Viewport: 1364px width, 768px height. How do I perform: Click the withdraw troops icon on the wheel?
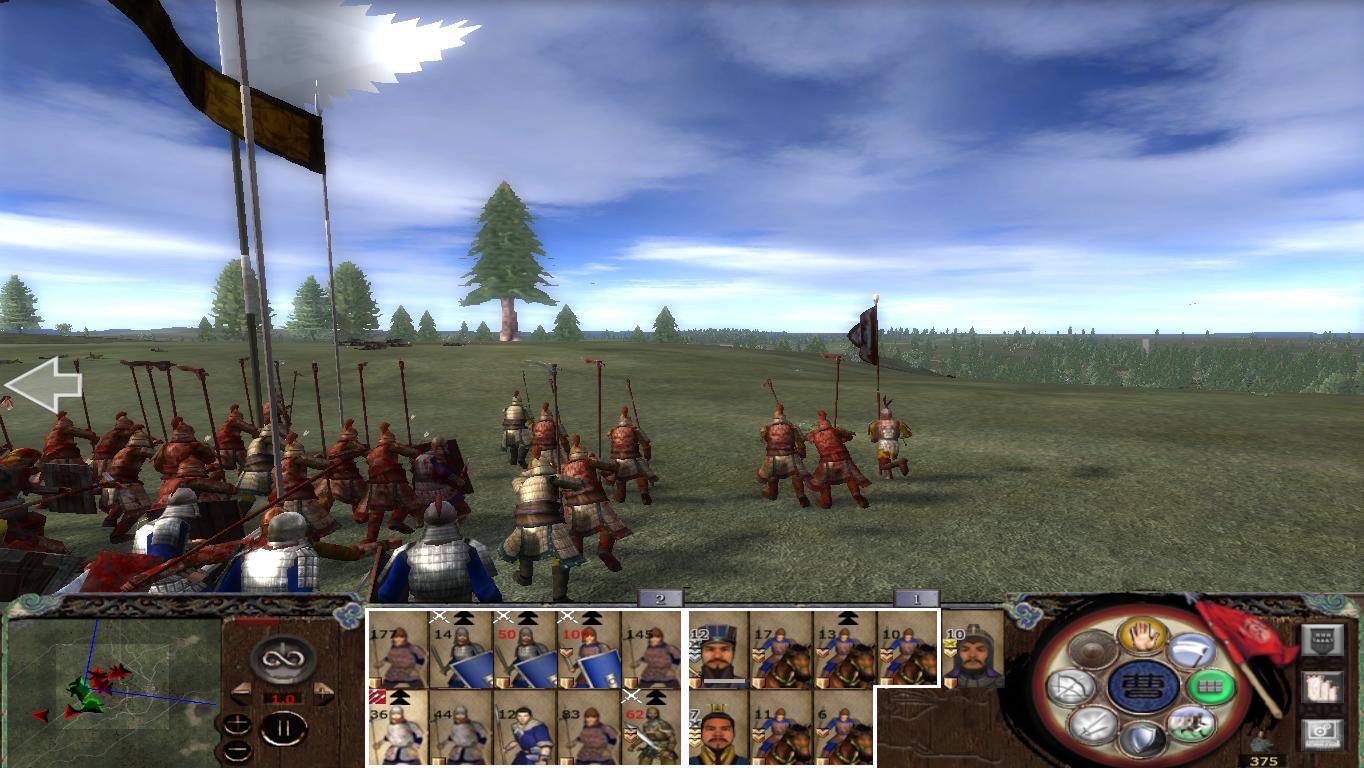(1190, 724)
